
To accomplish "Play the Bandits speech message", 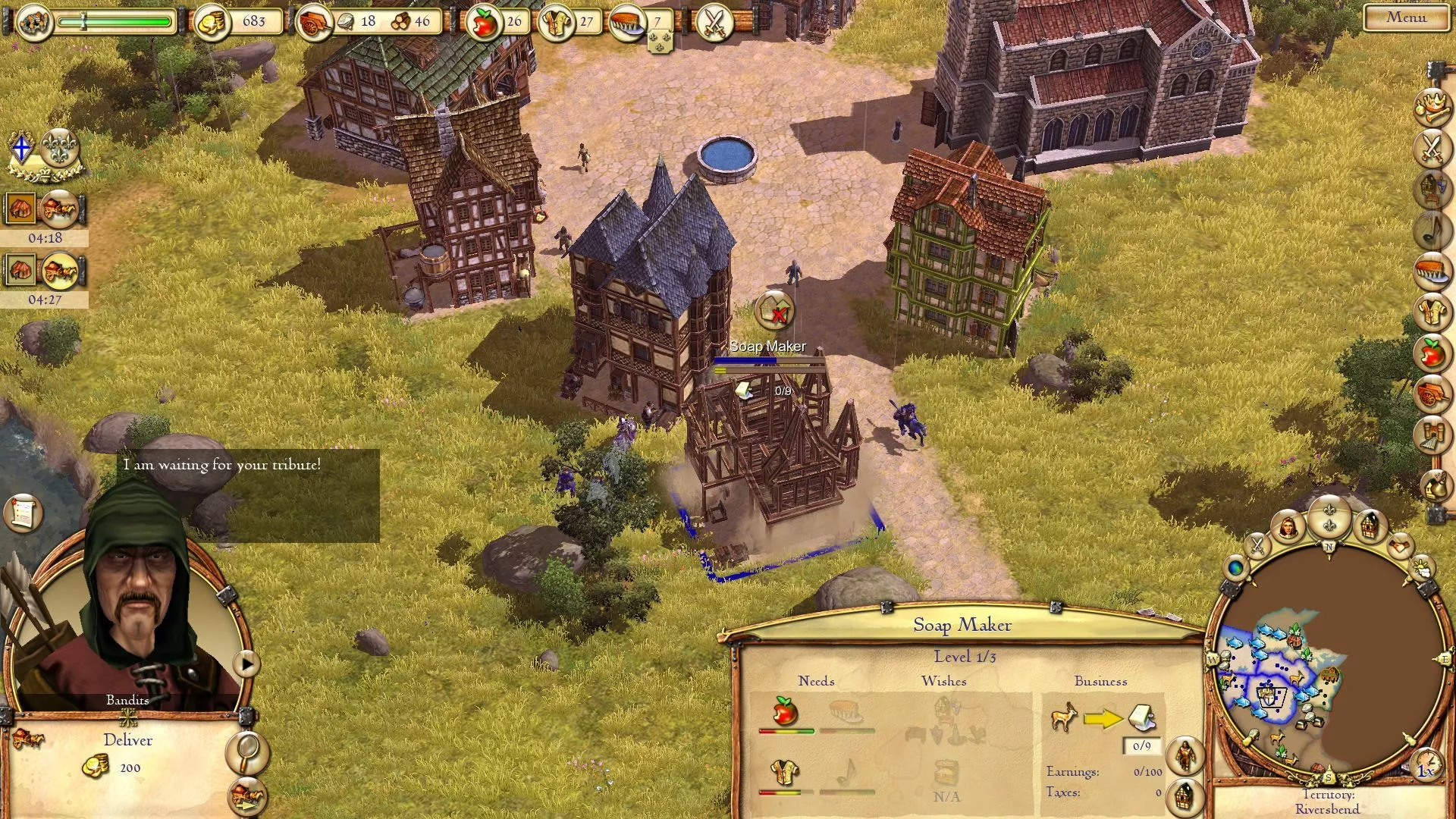I will click(x=246, y=664).
